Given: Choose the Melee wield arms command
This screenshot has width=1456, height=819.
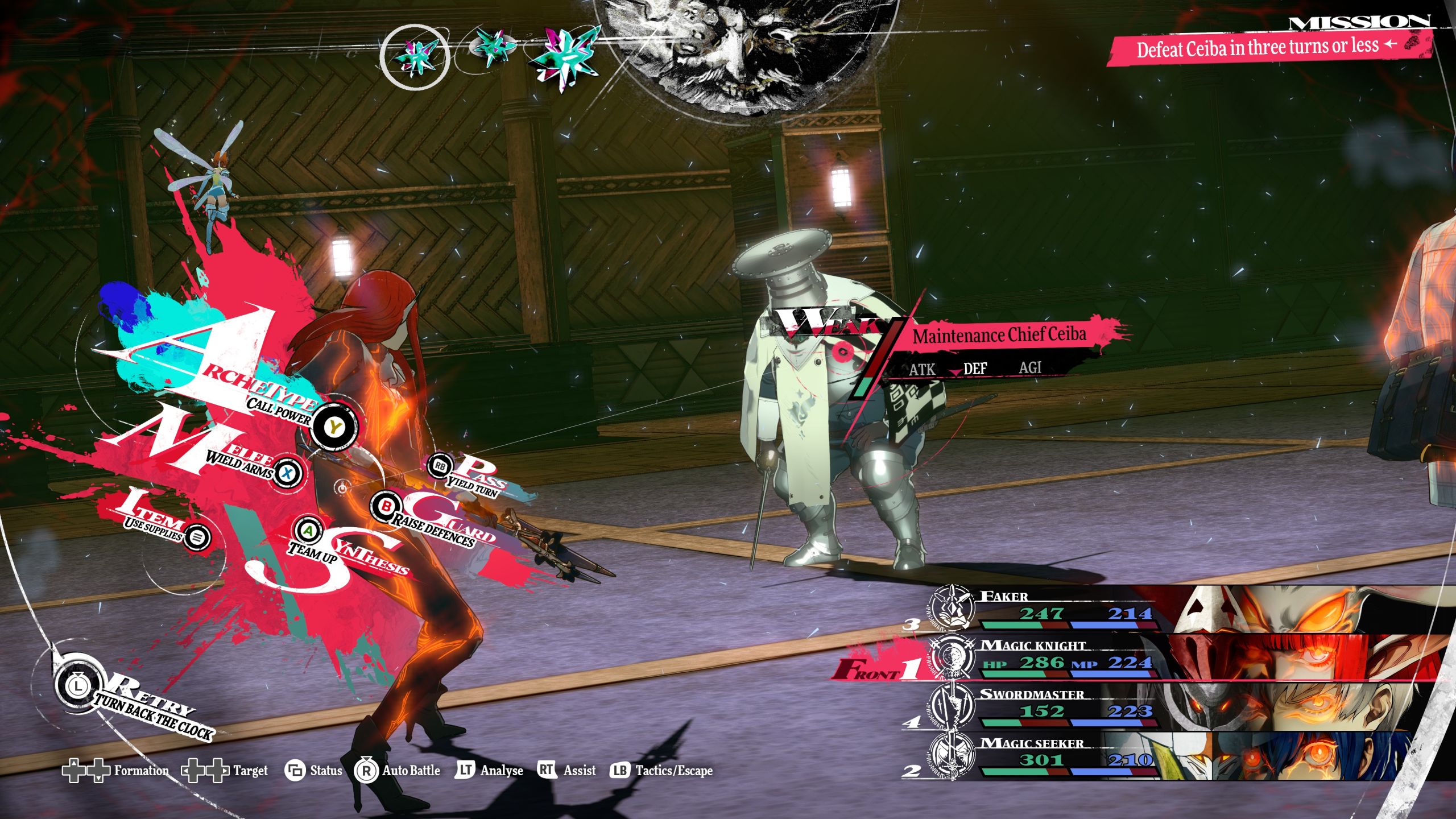Looking at the screenshot, I should [x=288, y=472].
